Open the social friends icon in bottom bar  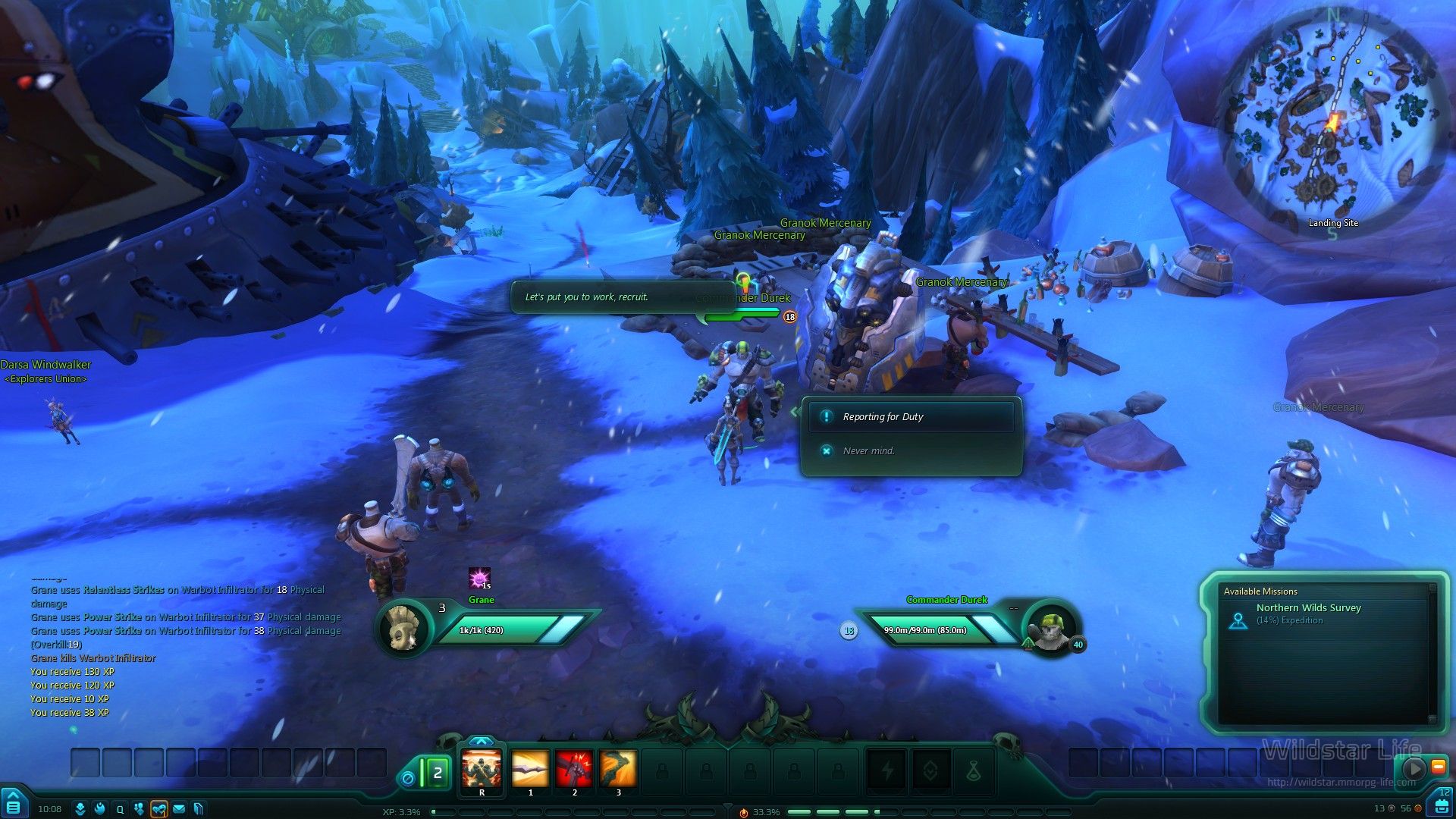139,809
